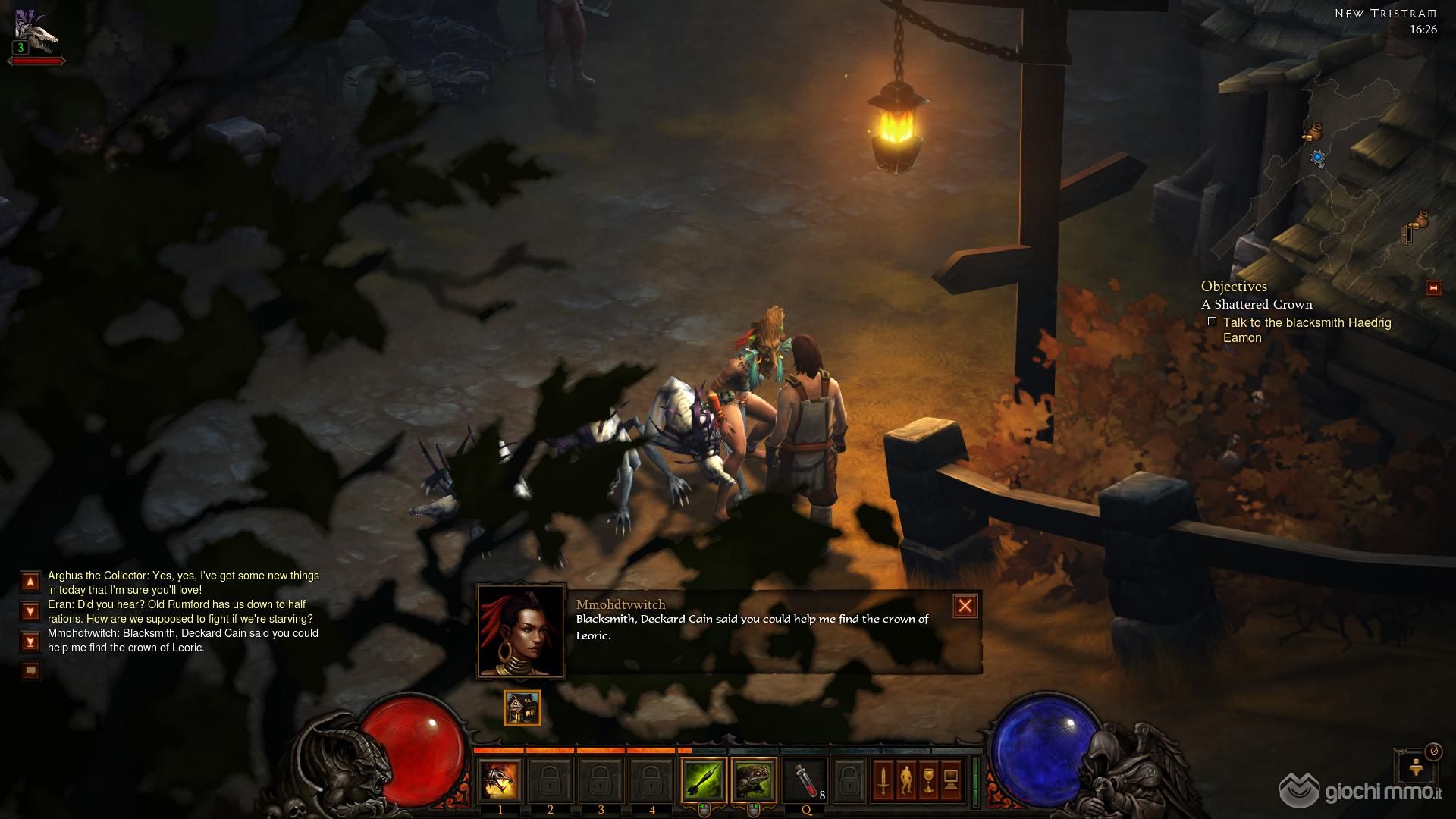Viewport: 1456px width, 819px height.
Task: Use the red health potion
Action: click(x=805, y=780)
